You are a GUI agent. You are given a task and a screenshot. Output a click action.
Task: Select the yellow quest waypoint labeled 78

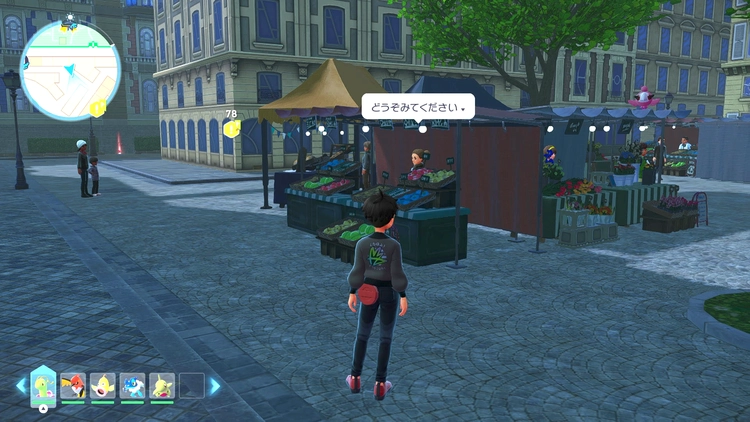pos(232,129)
